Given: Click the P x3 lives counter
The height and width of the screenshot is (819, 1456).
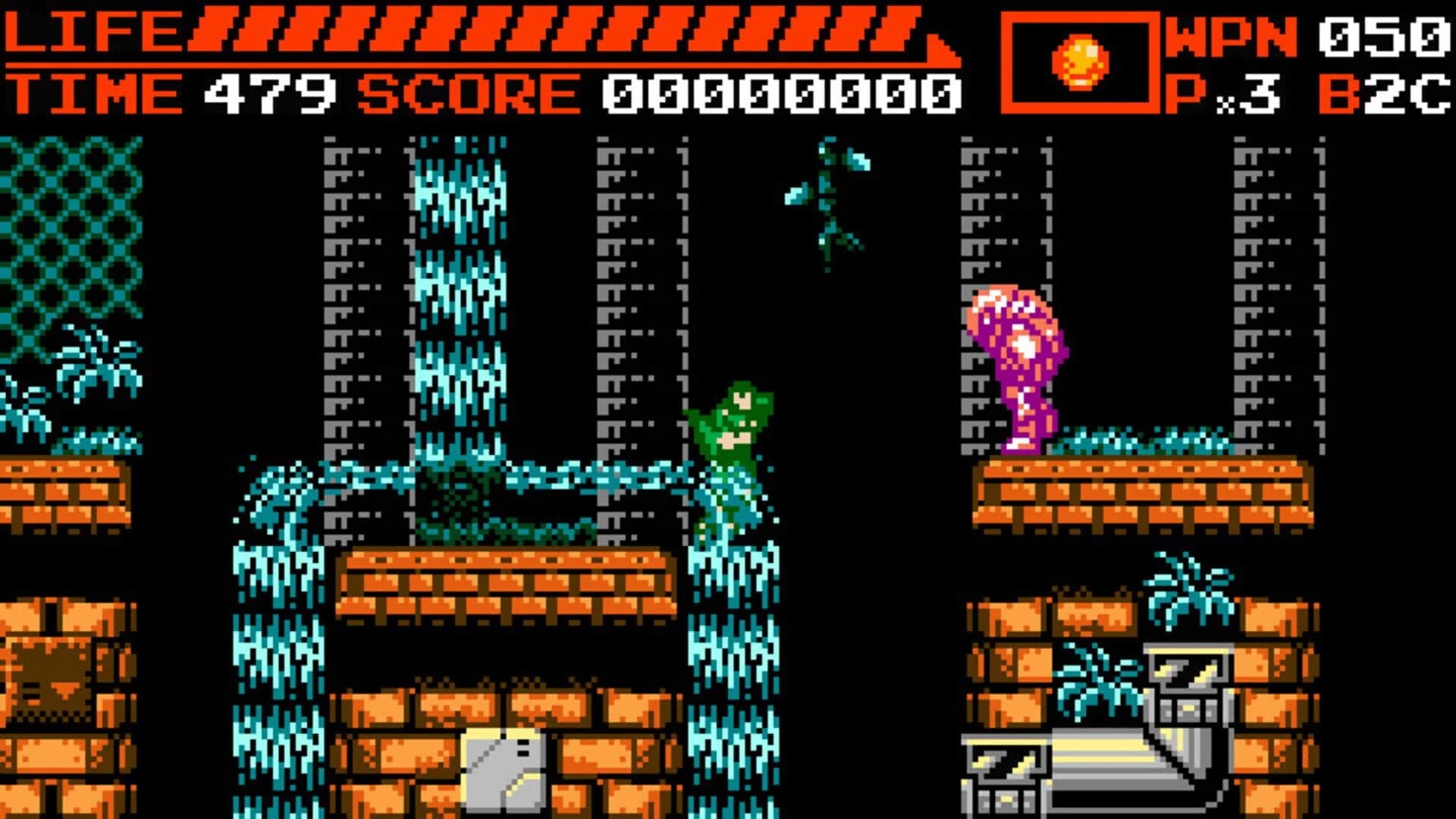Looking at the screenshot, I should click(1213, 91).
